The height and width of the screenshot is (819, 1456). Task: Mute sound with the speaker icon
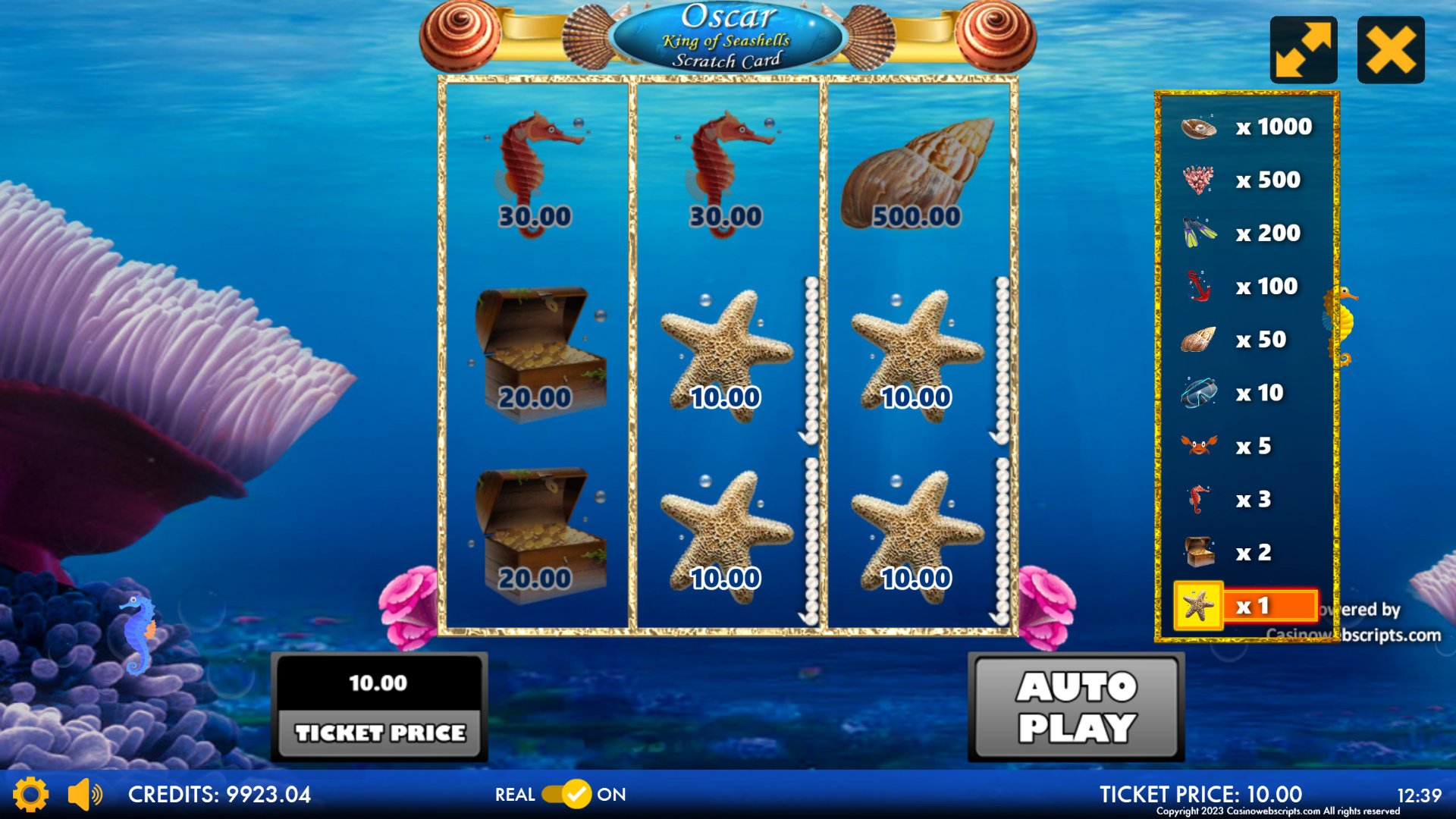pos(84,794)
